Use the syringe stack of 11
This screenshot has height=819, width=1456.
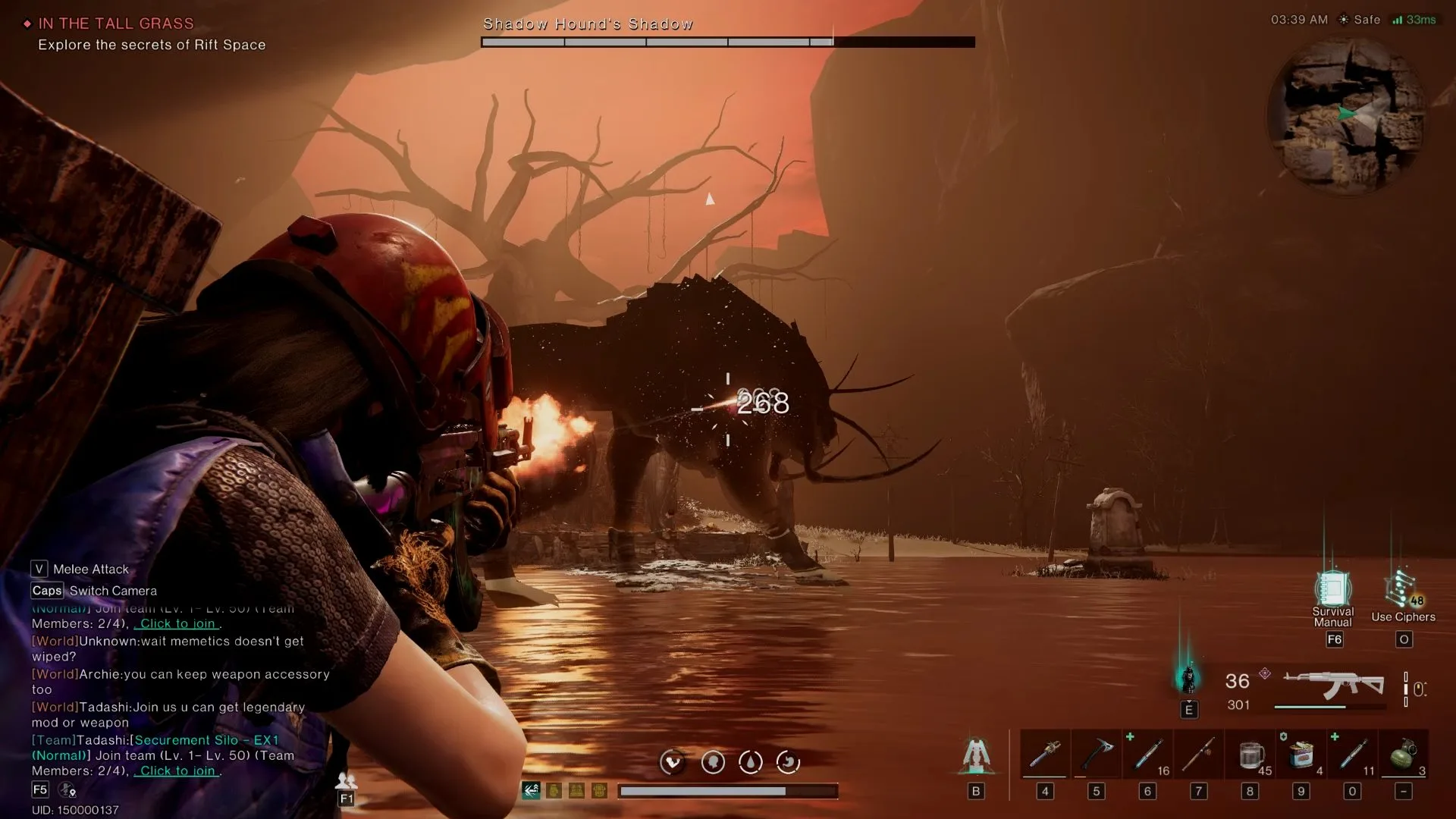pos(1352,754)
